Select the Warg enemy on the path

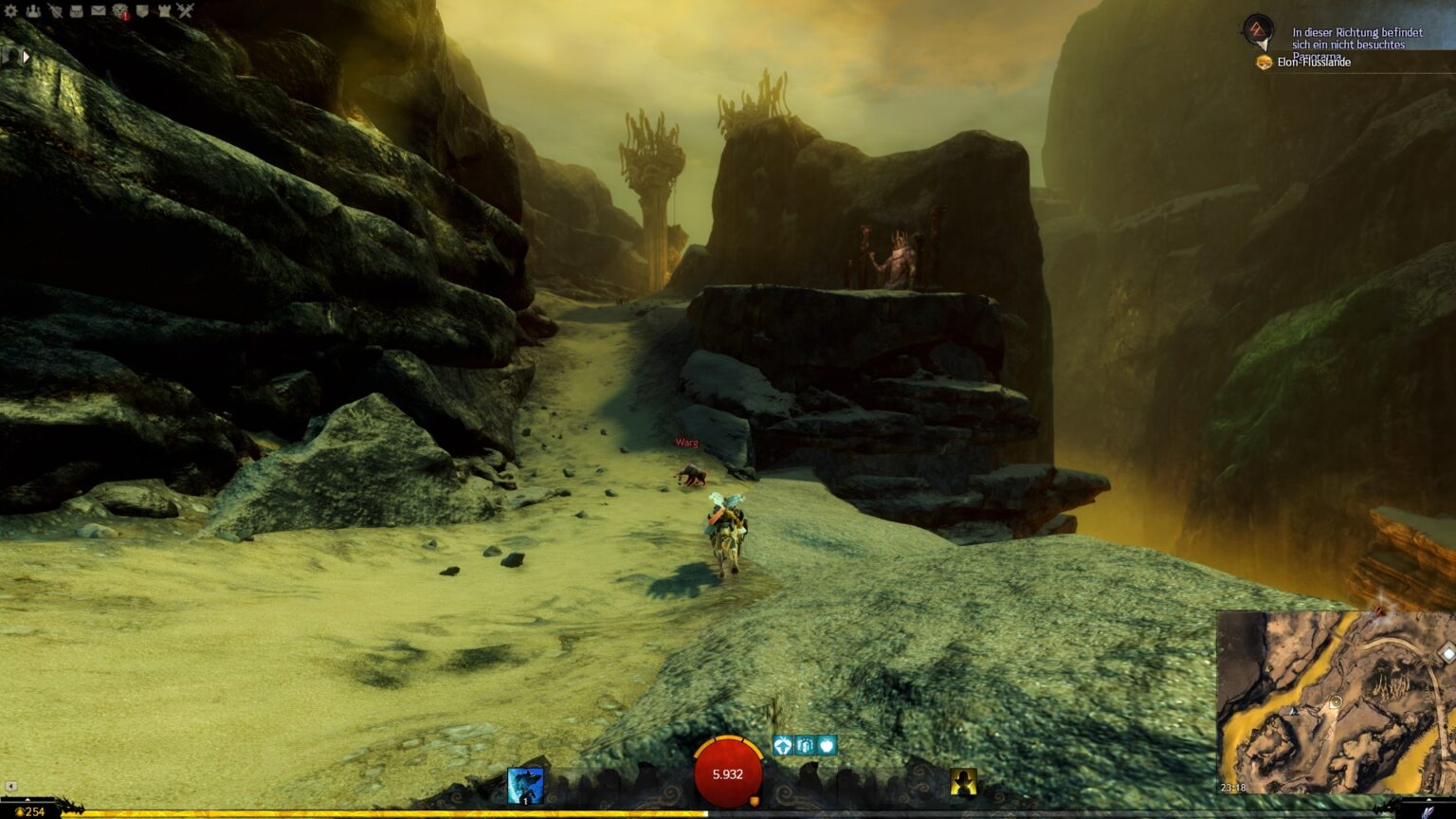click(x=691, y=472)
